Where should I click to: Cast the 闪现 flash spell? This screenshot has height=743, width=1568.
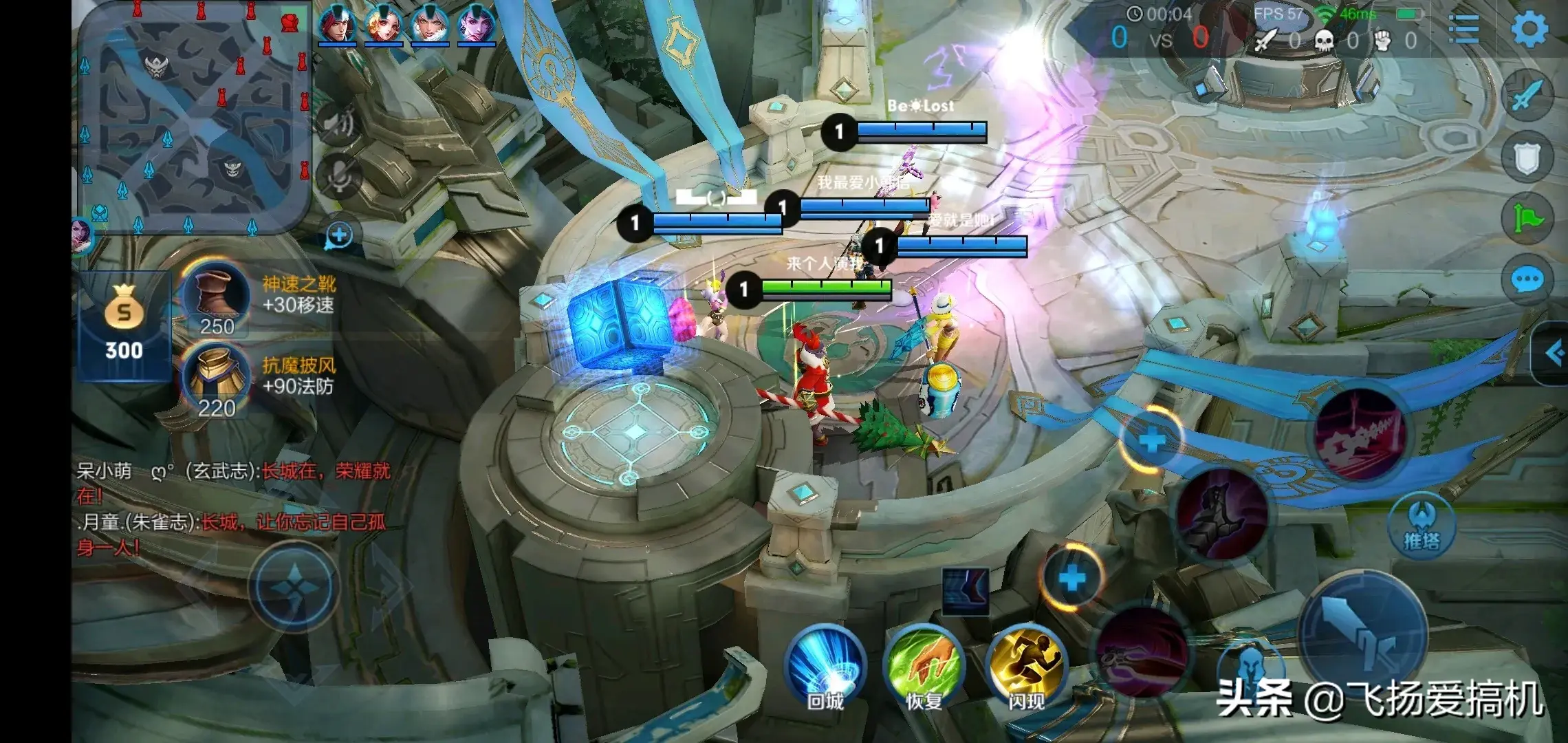(1026, 667)
